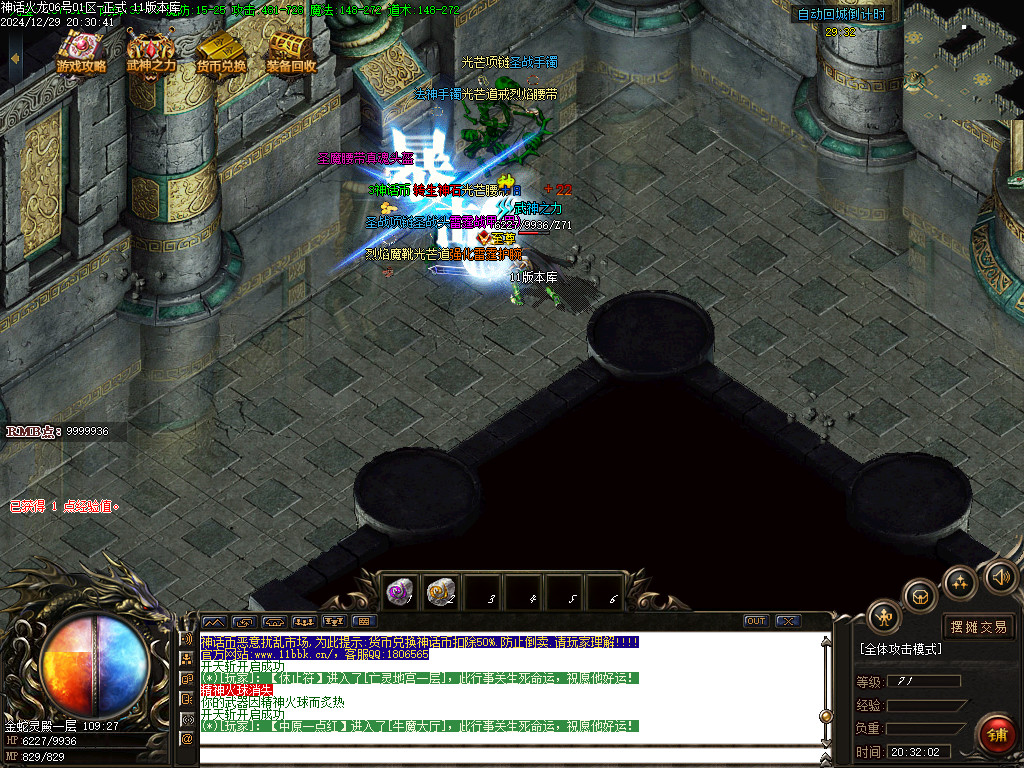Click the OUT button above chat
Viewport: 1024px width, 768px height.
click(x=756, y=621)
